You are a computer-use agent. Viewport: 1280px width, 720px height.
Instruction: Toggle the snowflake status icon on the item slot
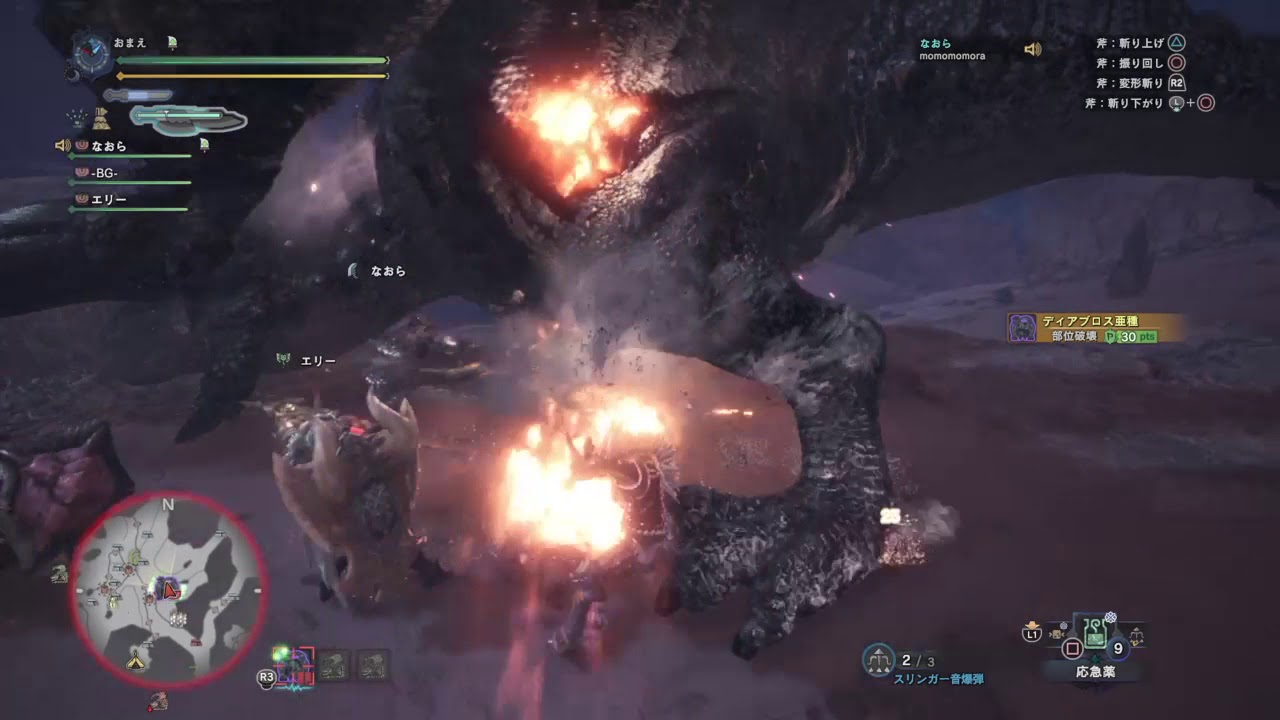click(1109, 616)
